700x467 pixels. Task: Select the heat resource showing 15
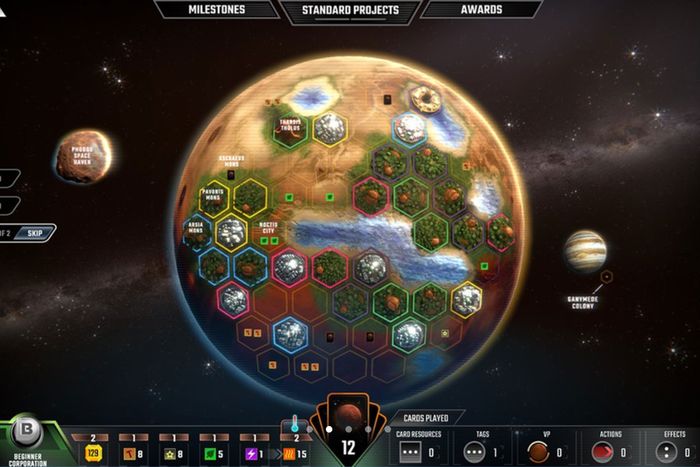point(296,452)
